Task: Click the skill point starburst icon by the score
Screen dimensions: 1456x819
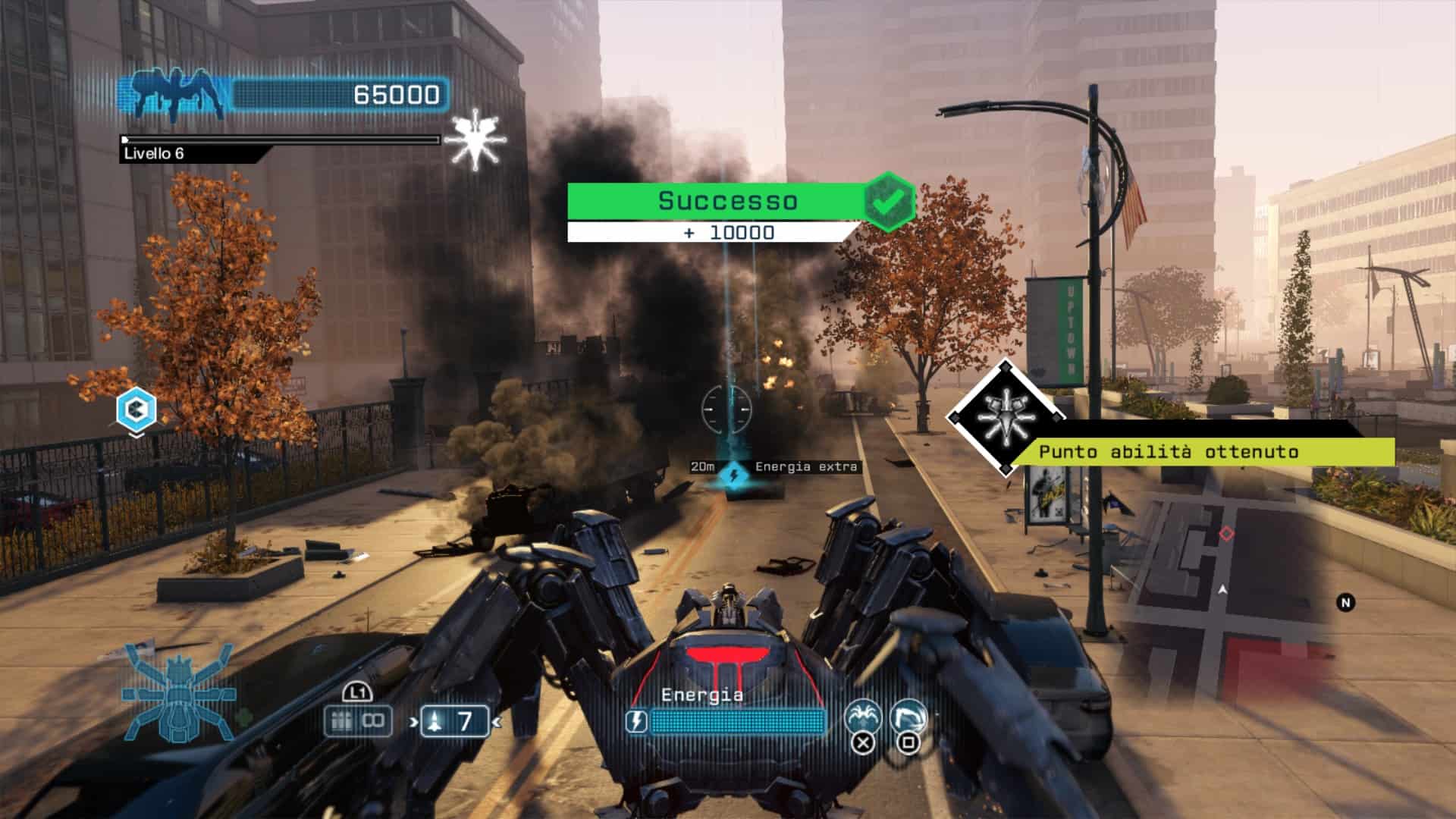Action: 473,140
